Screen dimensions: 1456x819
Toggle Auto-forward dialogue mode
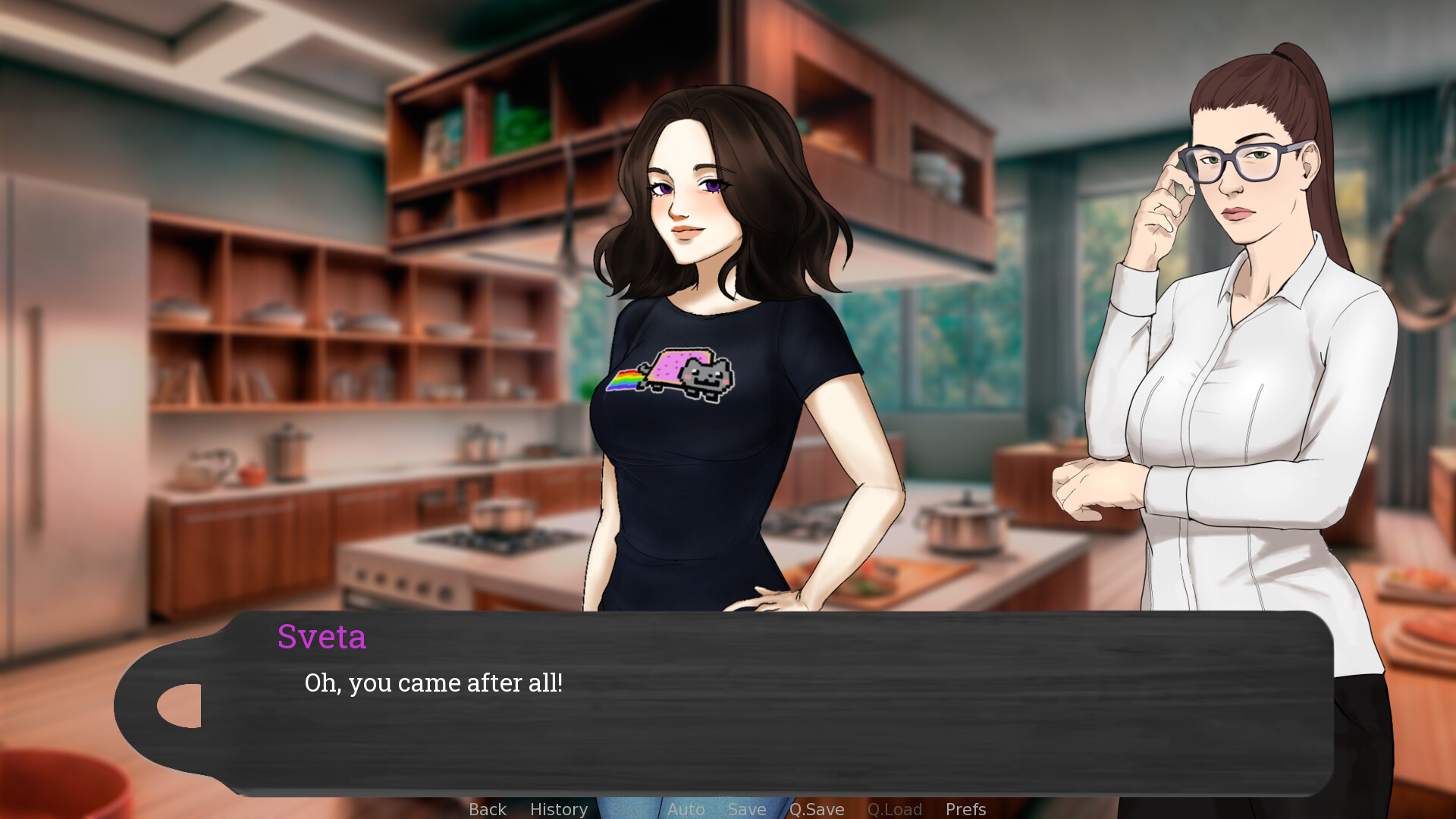click(686, 809)
